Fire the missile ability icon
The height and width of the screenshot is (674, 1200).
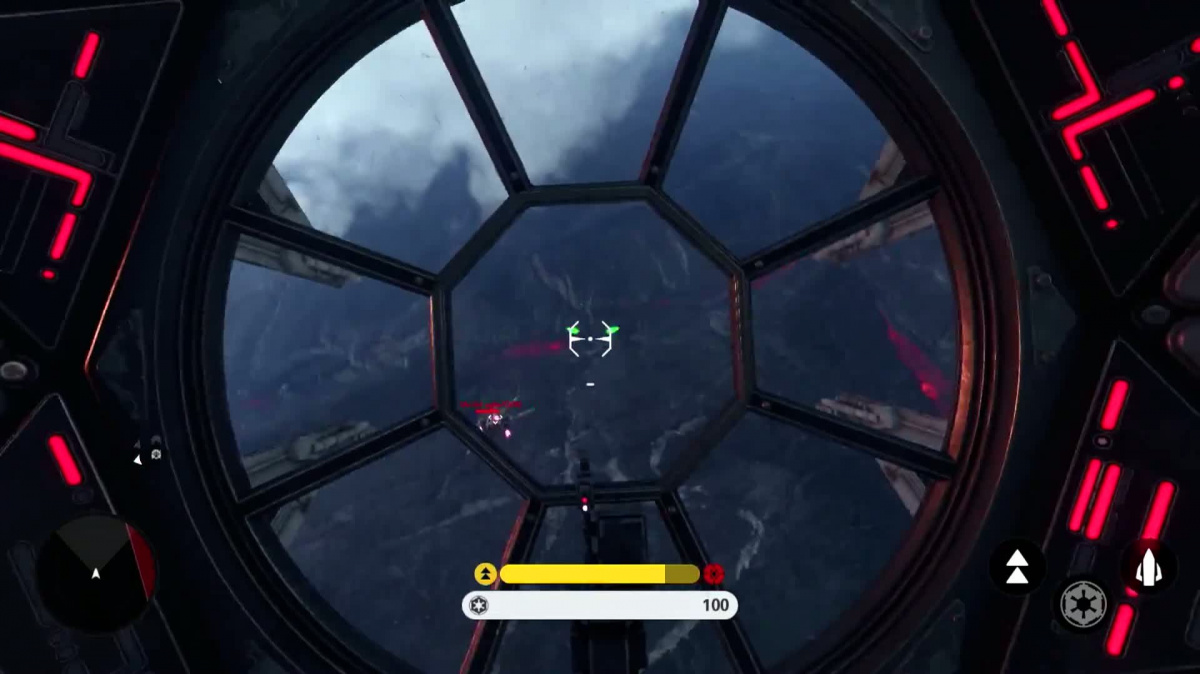click(x=1147, y=567)
